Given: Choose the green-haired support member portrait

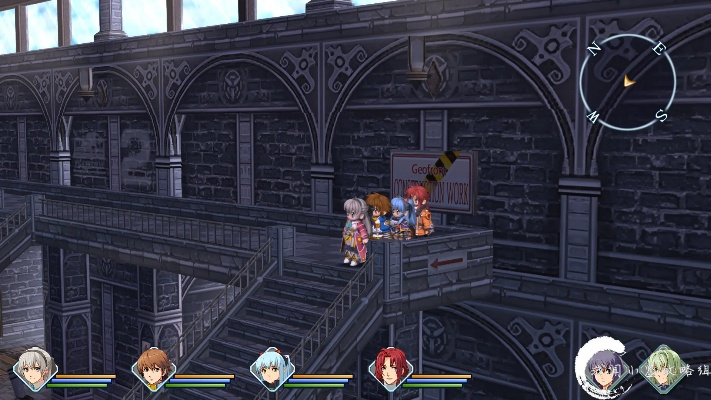Looking at the screenshot, I should click(663, 366).
